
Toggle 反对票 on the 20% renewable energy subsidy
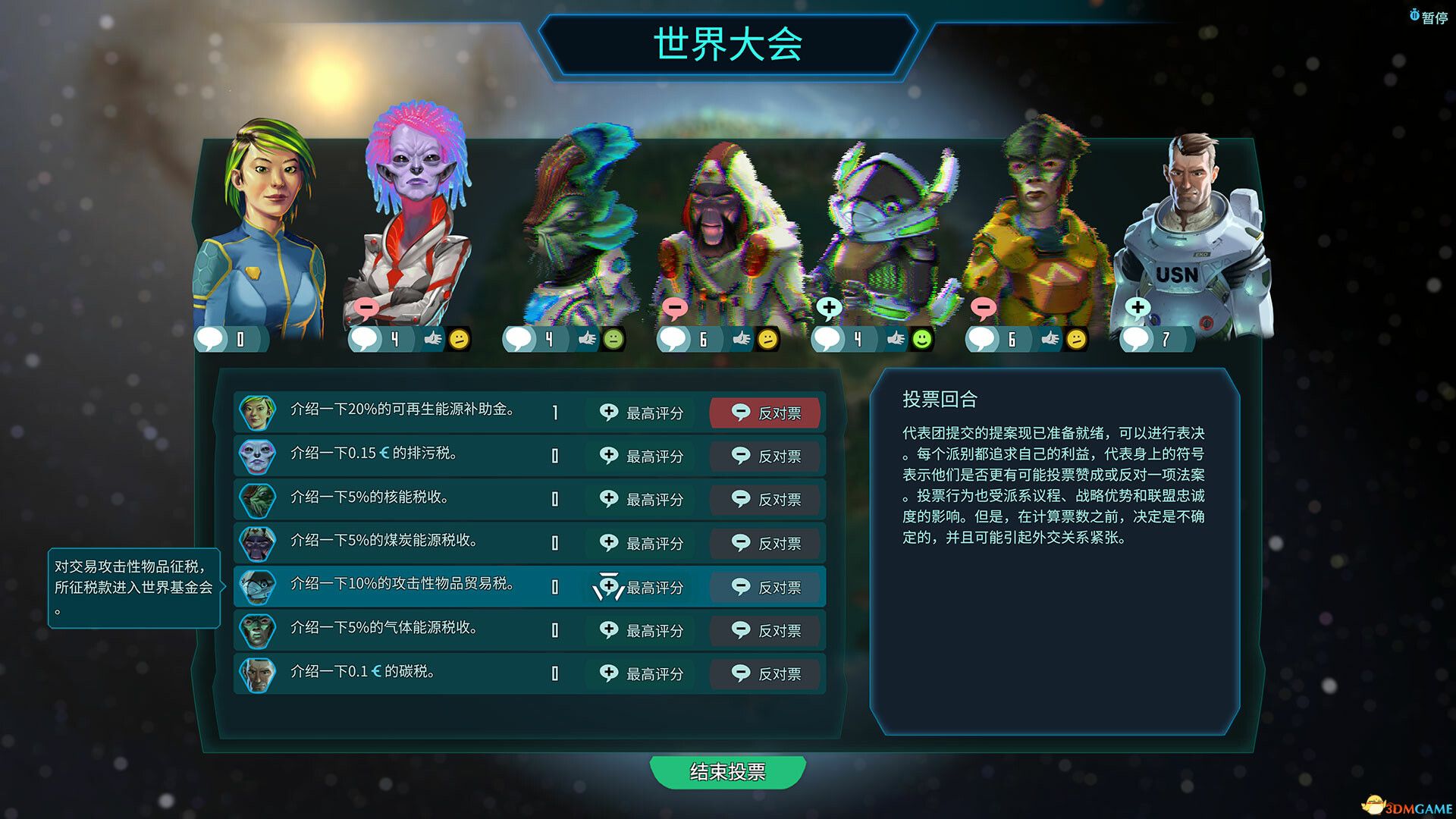point(766,413)
